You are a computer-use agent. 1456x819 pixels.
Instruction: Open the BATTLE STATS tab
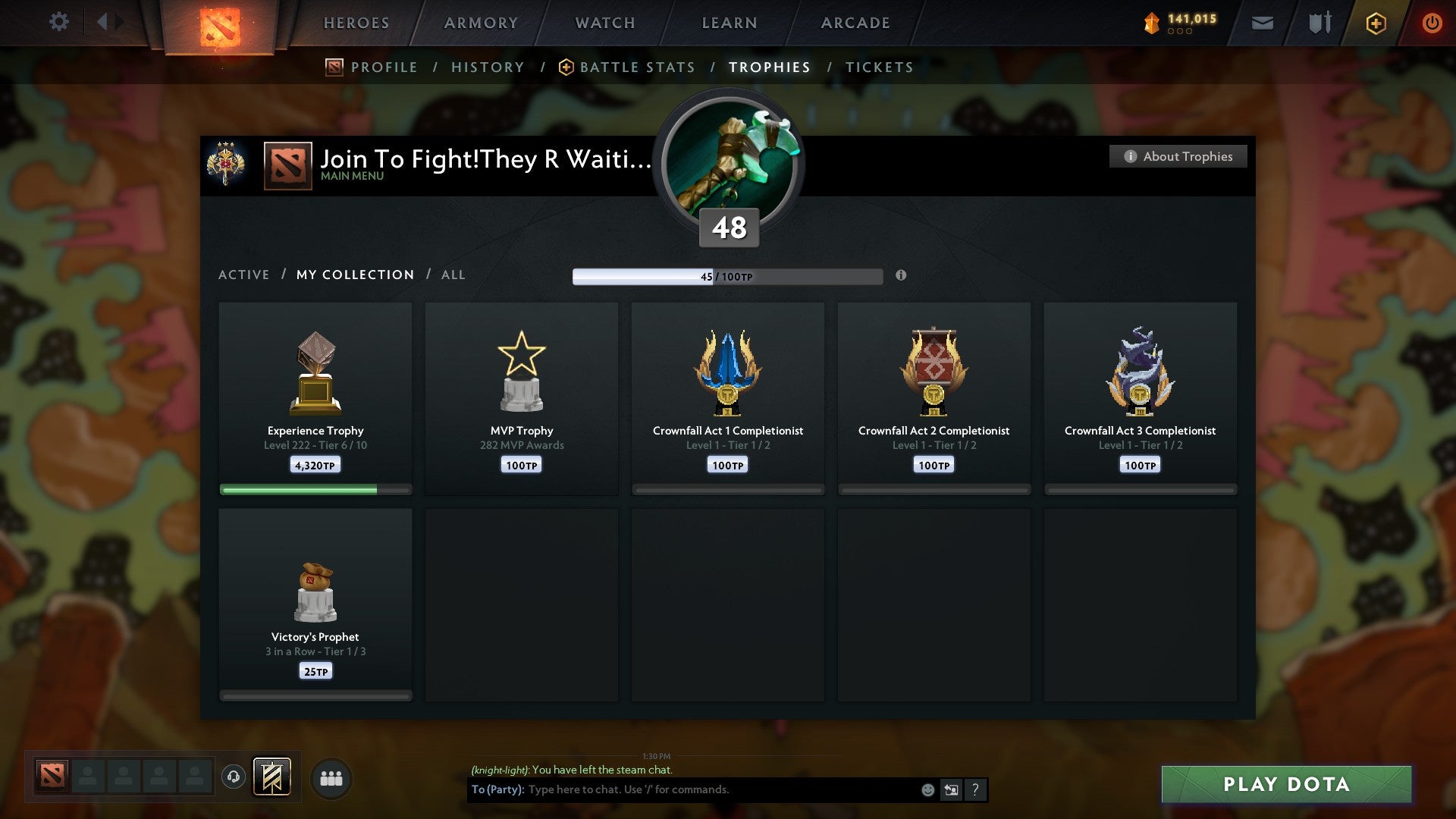[x=637, y=67]
